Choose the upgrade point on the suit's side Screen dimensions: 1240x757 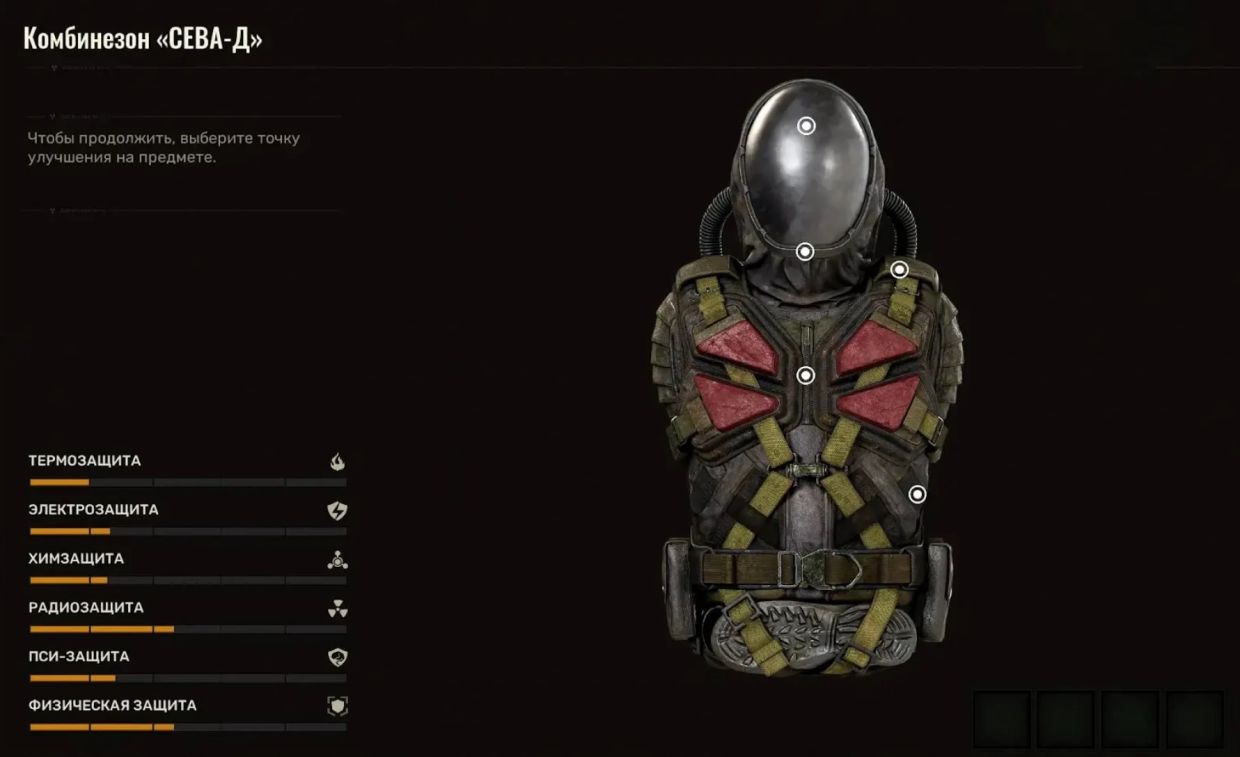pyautogui.click(x=917, y=494)
